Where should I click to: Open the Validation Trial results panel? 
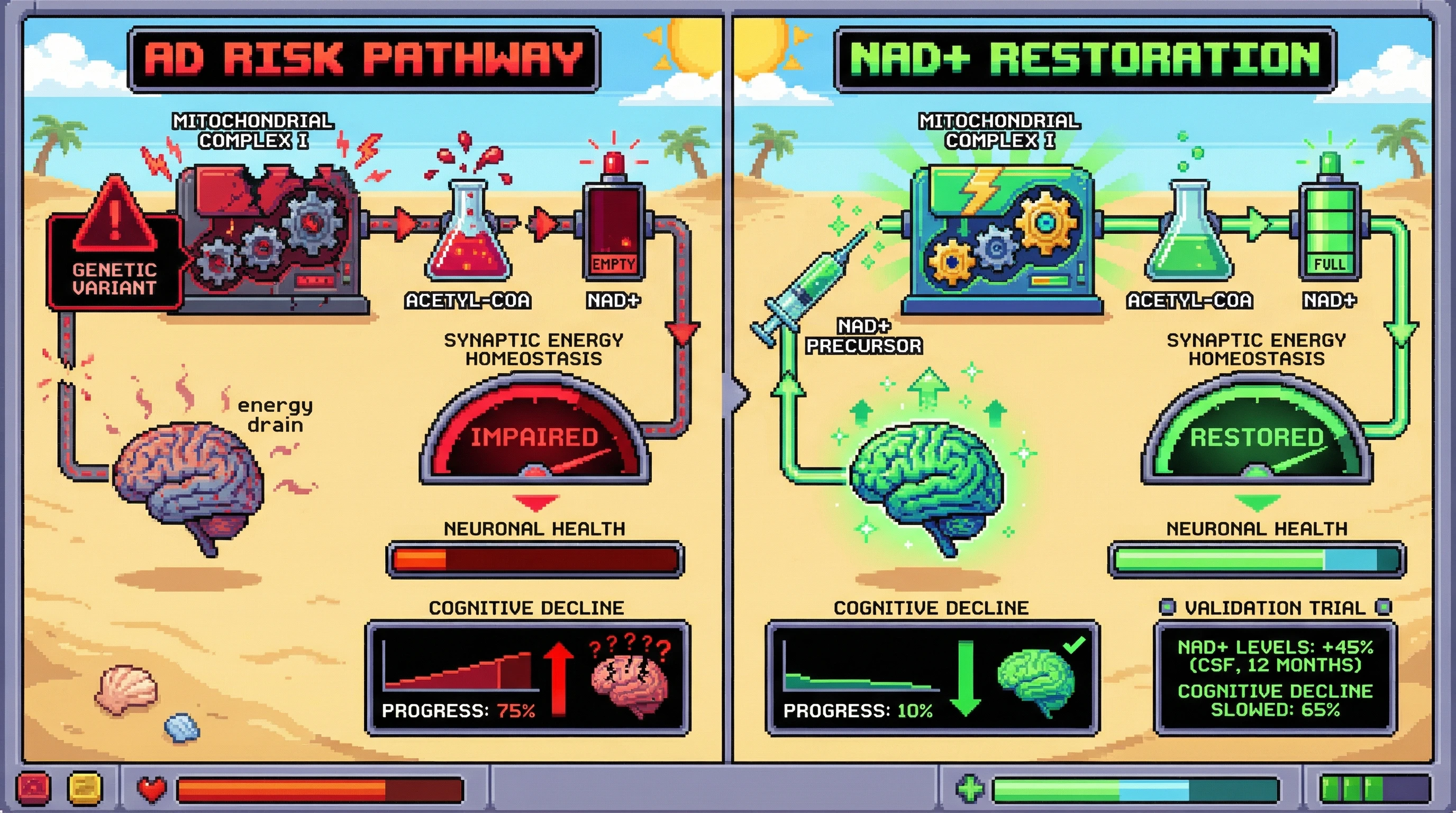click(1275, 677)
